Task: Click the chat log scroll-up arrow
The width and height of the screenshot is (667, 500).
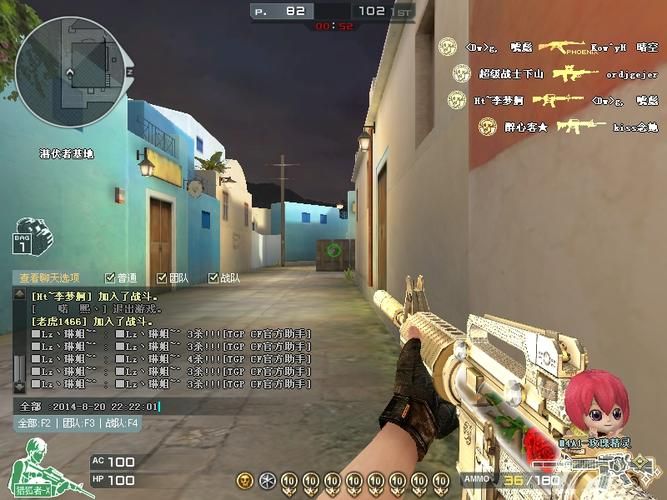Action: click(x=17, y=295)
